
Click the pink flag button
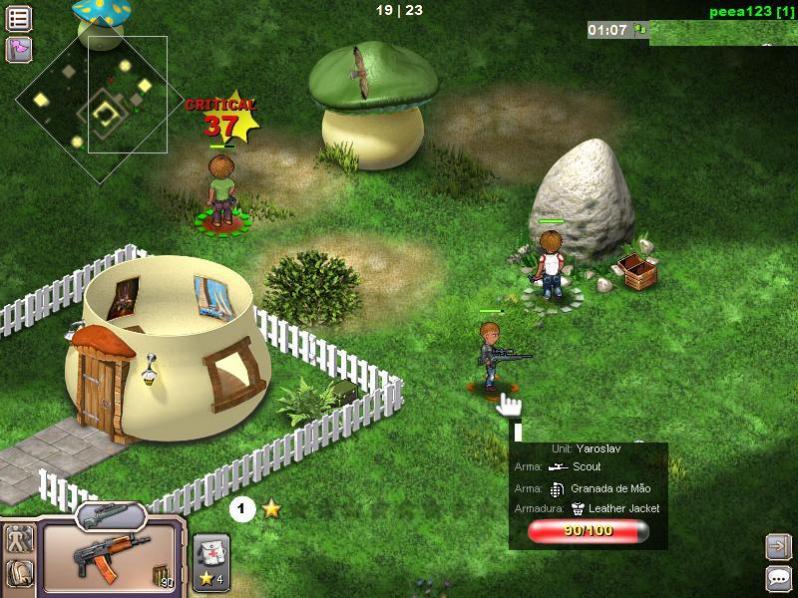pos(19,49)
